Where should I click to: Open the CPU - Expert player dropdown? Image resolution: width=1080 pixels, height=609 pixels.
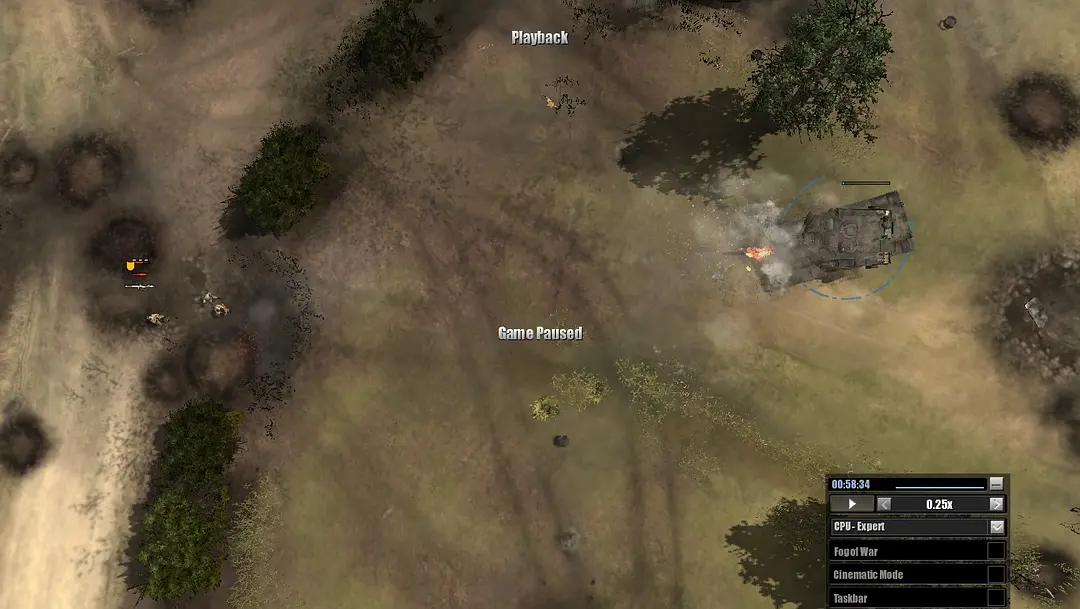coord(997,527)
